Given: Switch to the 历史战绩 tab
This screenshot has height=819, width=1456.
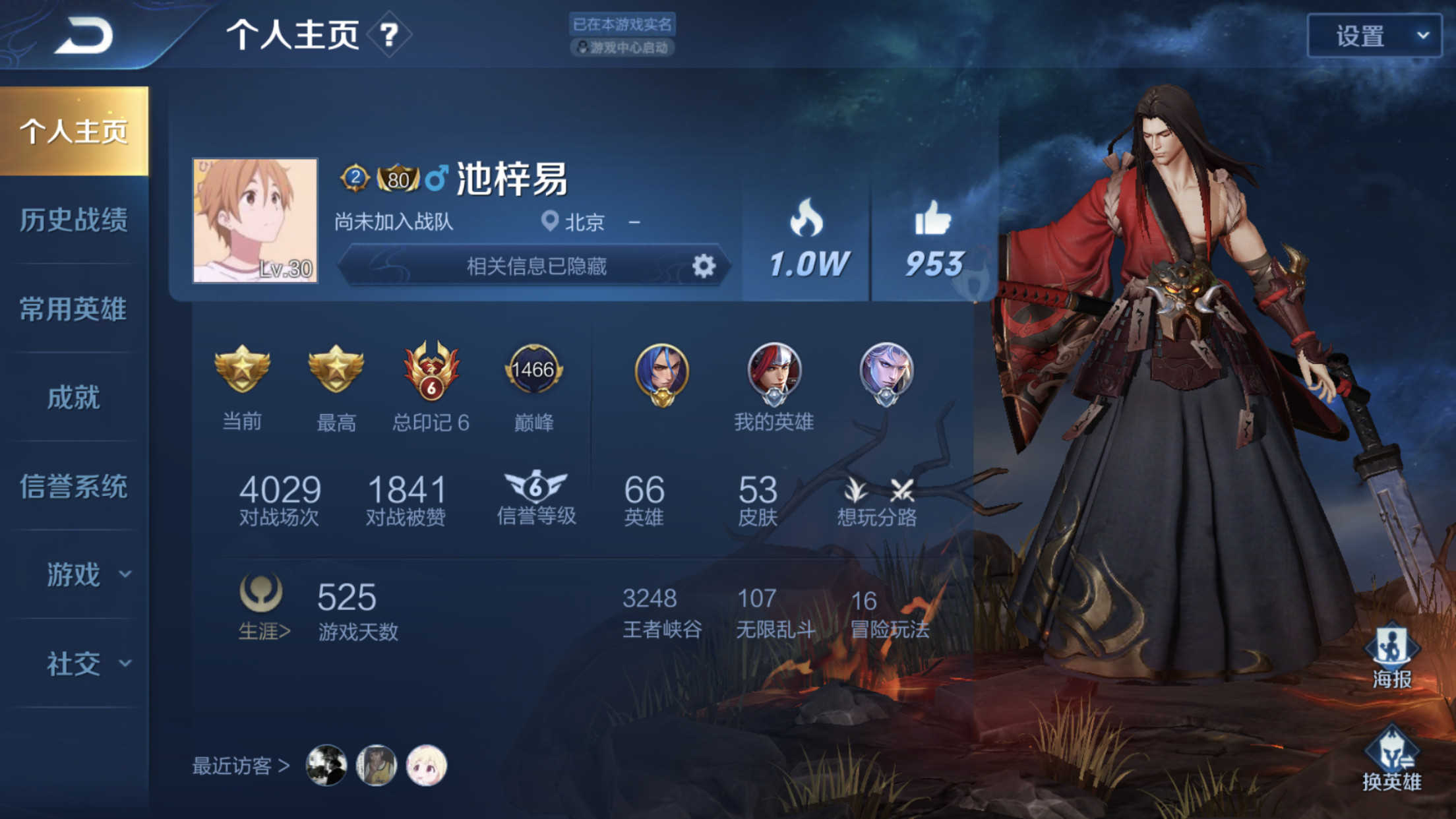Looking at the screenshot, I should point(74,220).
